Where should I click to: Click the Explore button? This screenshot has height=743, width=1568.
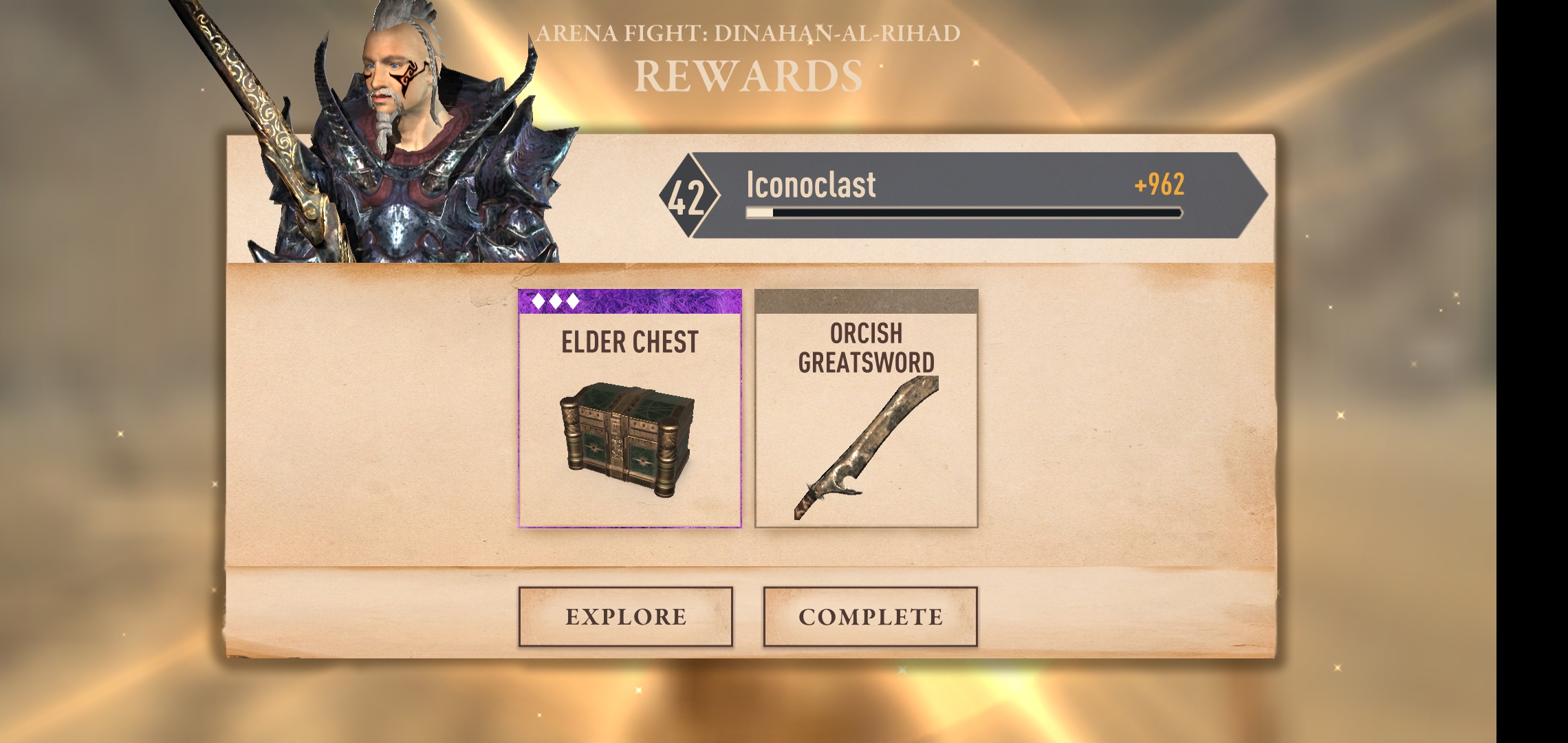(624, 617)
